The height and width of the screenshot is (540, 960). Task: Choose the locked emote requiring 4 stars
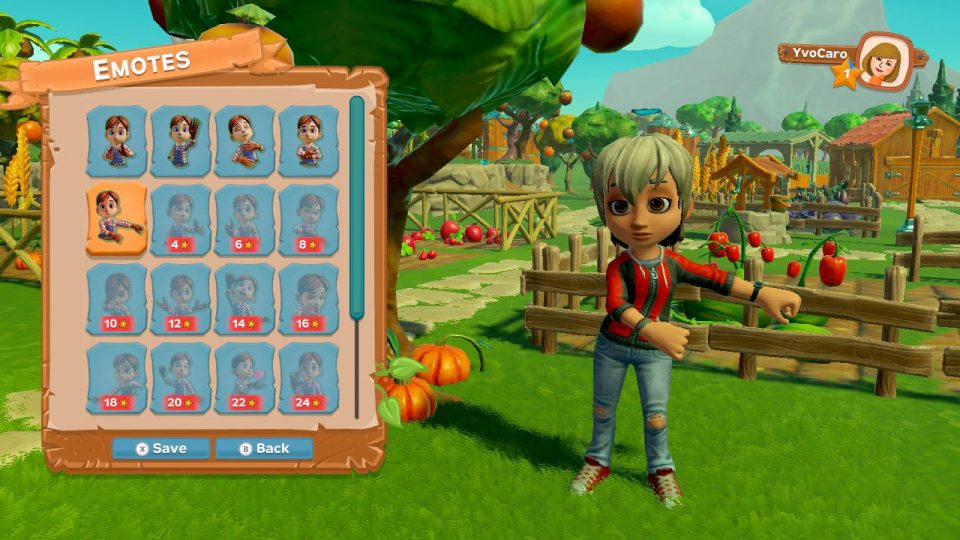click(x=181, y=220)
